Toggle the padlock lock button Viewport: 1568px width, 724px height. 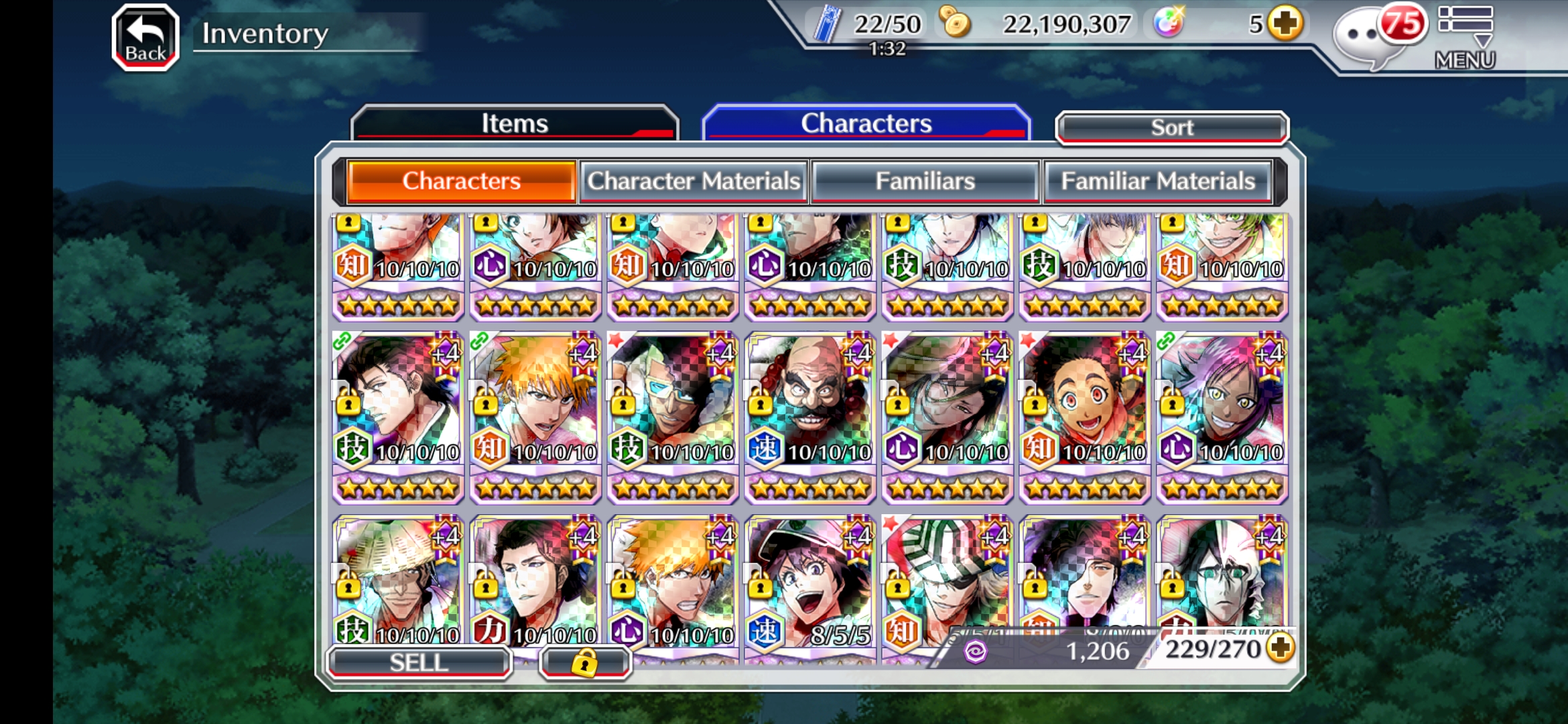(584, 662)
